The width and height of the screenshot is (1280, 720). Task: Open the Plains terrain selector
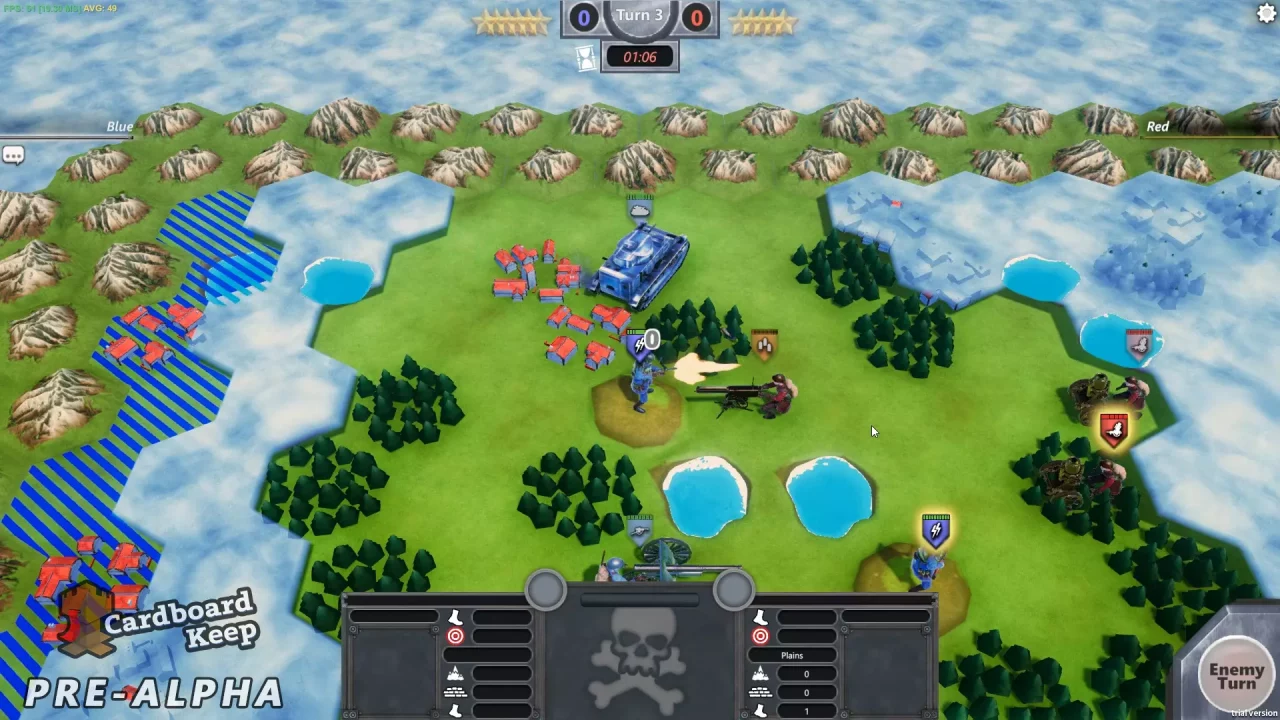tap(792, 655)
